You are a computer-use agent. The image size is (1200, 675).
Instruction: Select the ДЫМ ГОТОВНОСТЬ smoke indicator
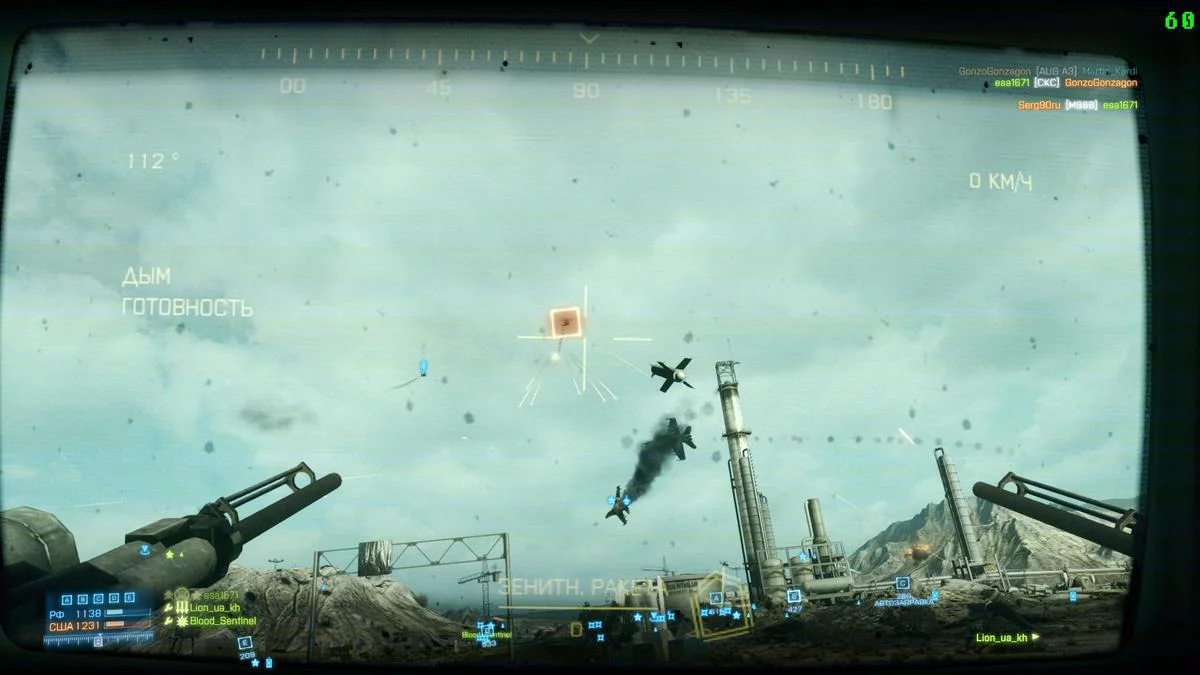[x=187, y=292]
